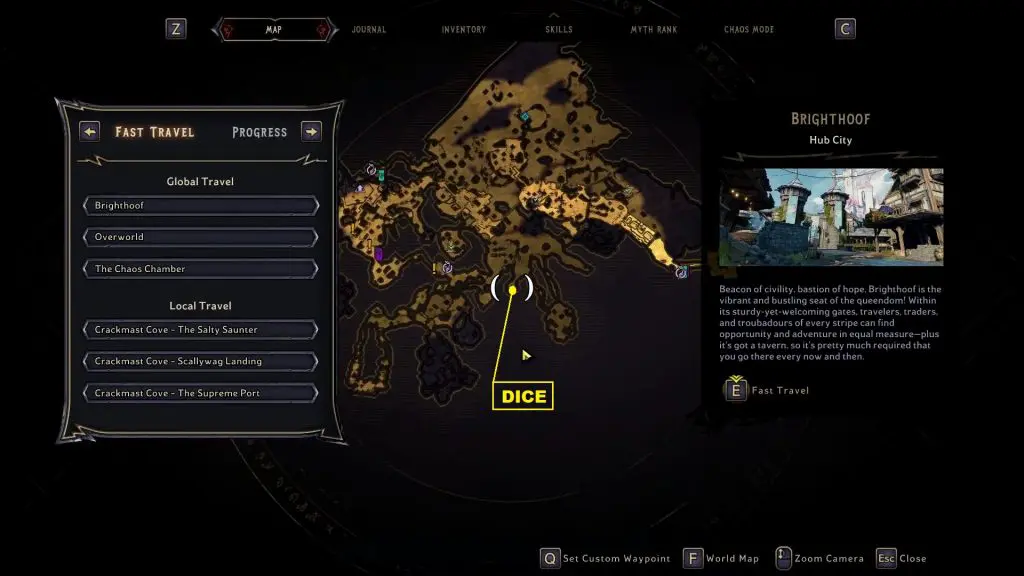Open the Chaos Mode tab

click(749, 30)
